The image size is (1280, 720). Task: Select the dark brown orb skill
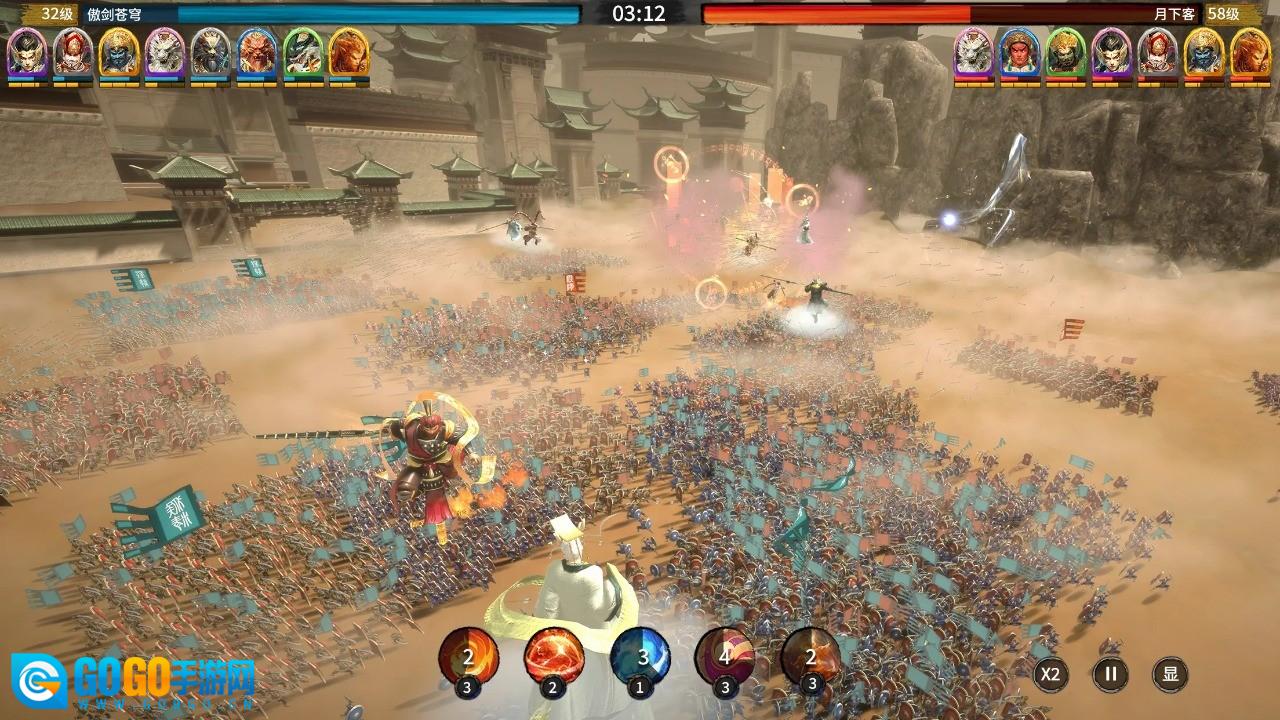811,657
